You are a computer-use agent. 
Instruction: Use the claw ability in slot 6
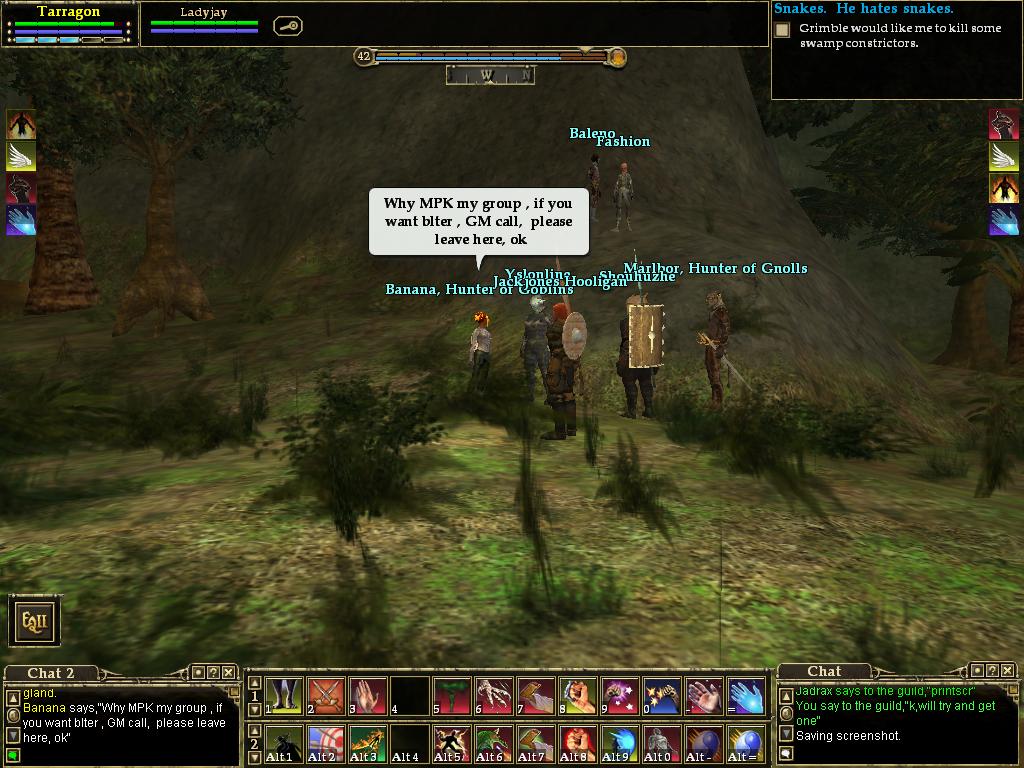[x=494, y=696]
